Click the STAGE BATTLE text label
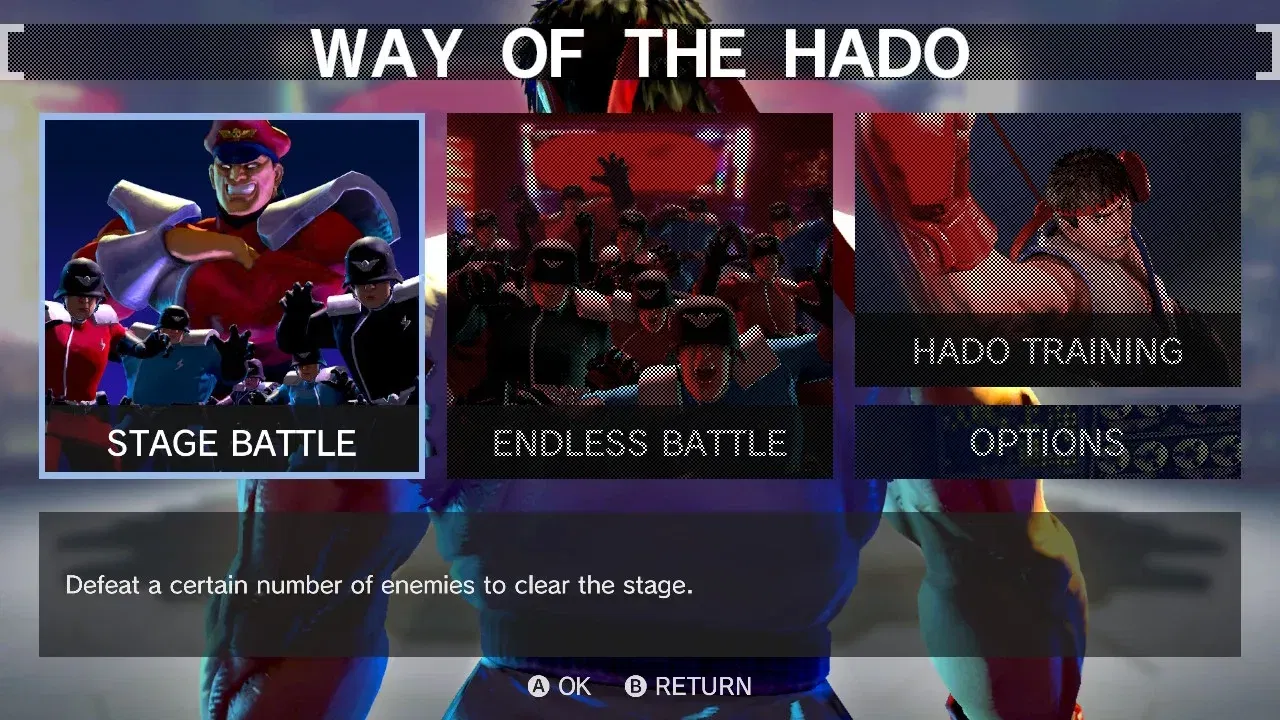This screenshot has height=720, width=1280. tap(232, 443)
